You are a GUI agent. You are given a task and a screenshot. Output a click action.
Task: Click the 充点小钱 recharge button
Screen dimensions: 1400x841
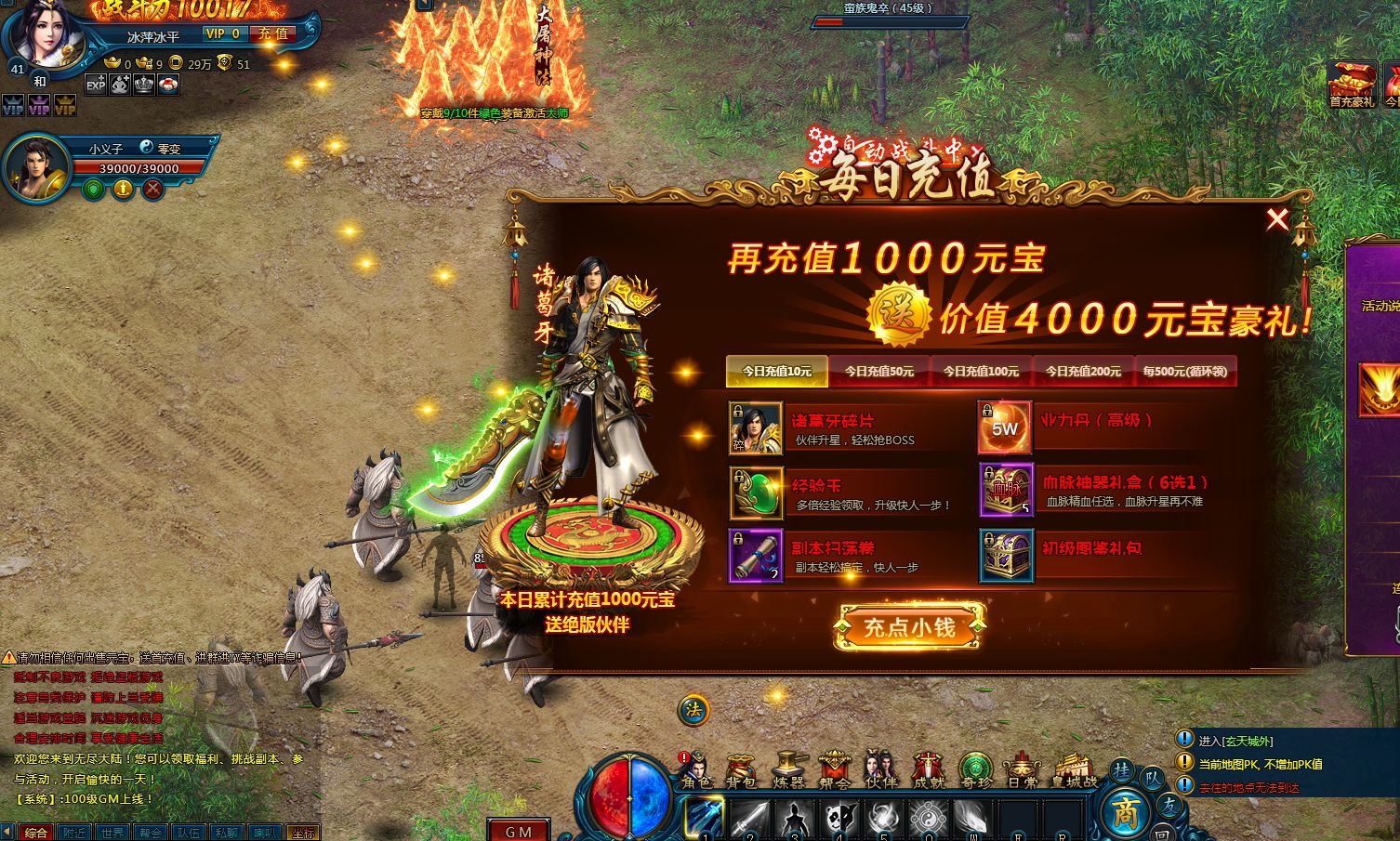click(x=909, y=627)
